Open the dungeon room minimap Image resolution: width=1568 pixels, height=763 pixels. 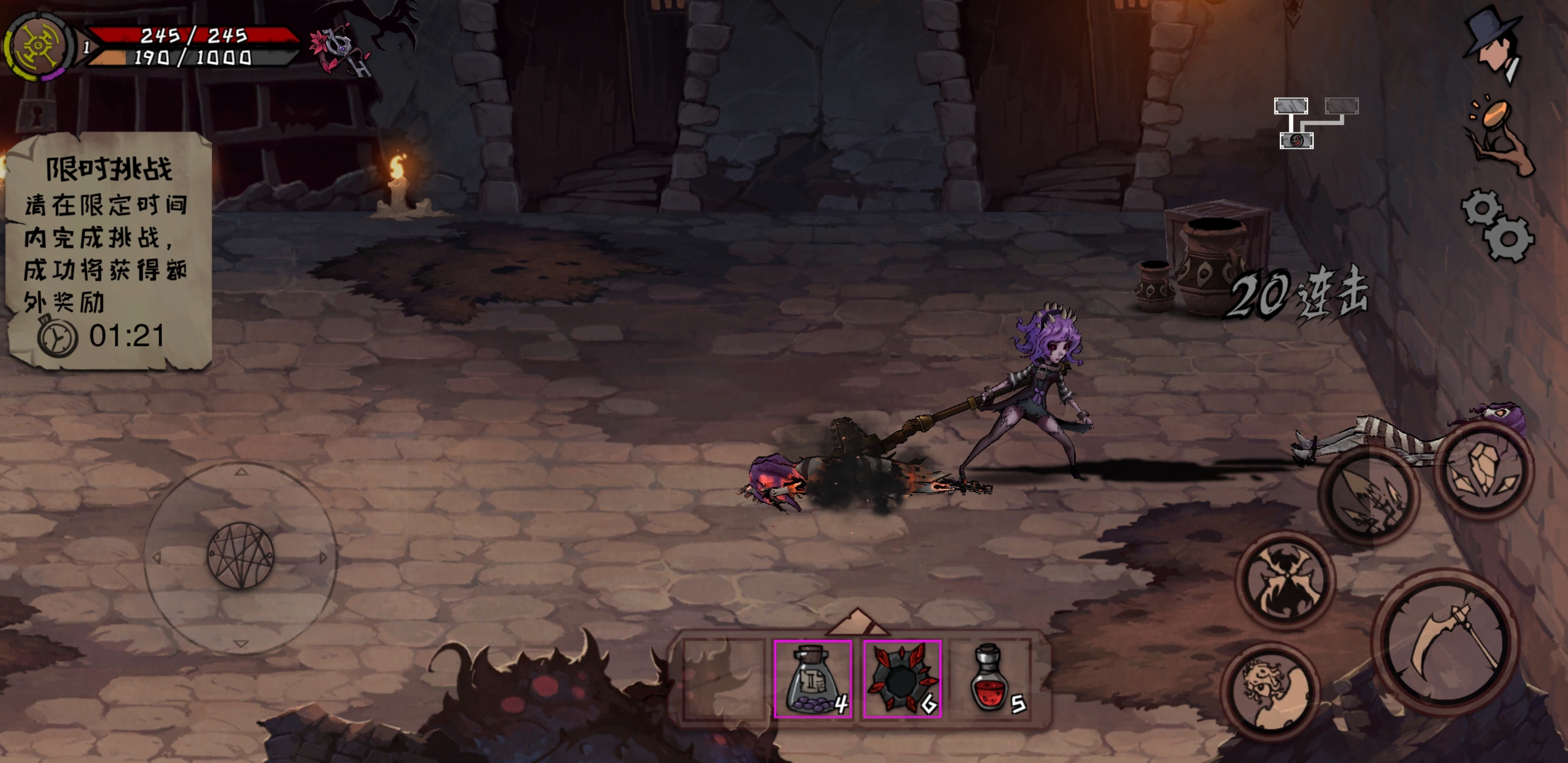point(1315,123)
